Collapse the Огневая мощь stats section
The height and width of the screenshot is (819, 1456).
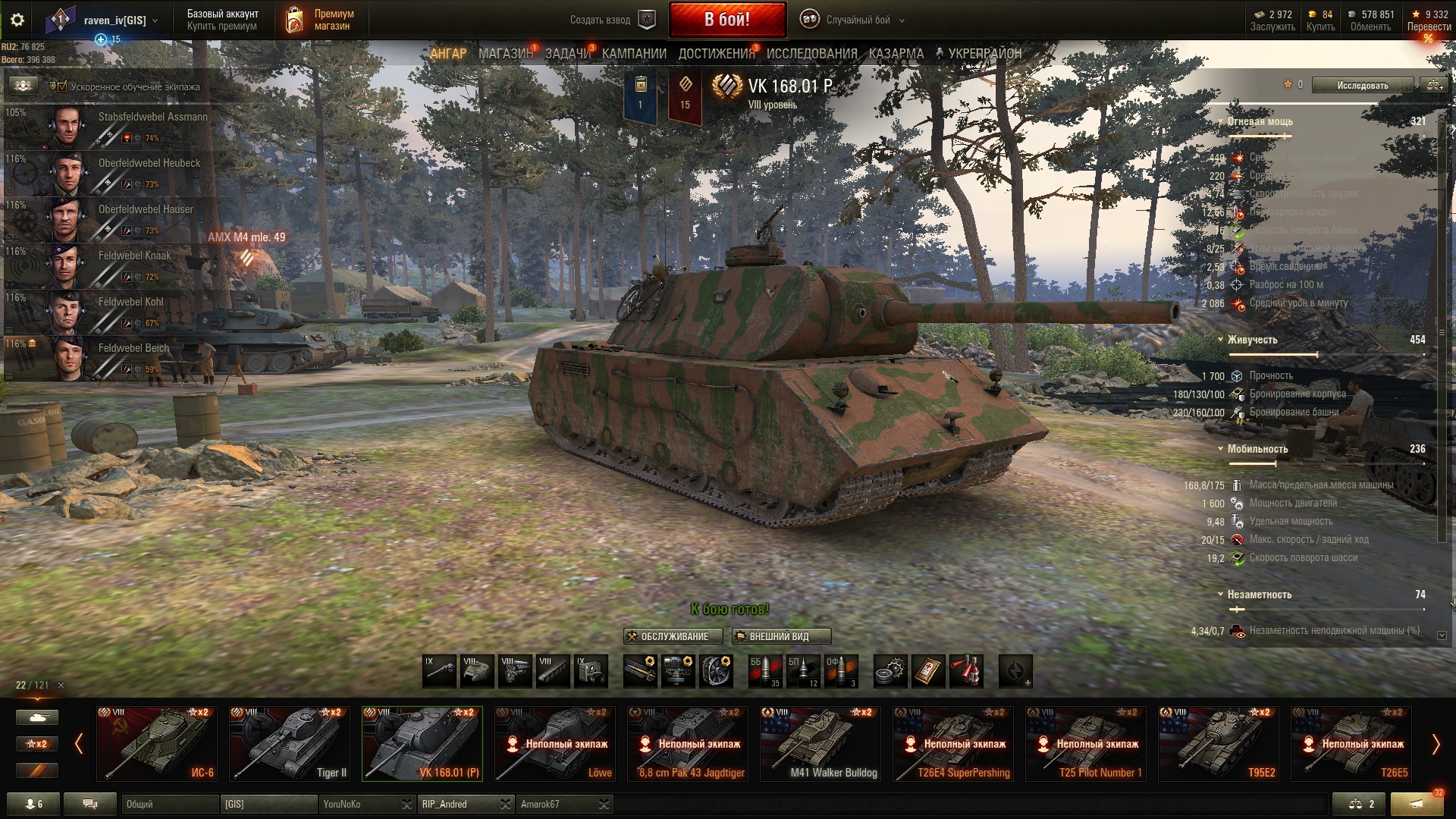pyautogui.click(x=1220, y=121)
